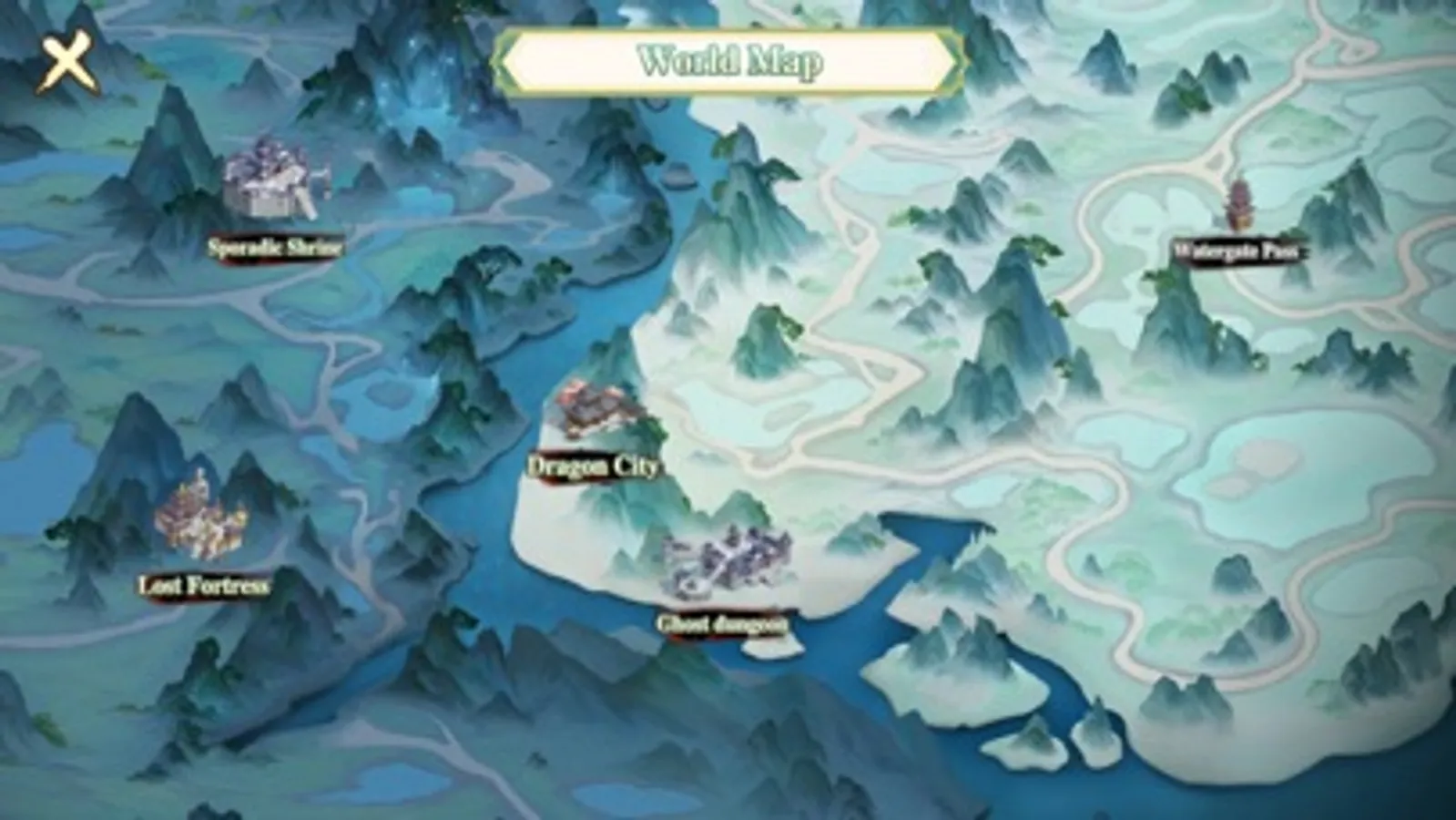Click the X button in the top left
The width and height of the screenshot is (1456, 820).
tap(66, 61)
